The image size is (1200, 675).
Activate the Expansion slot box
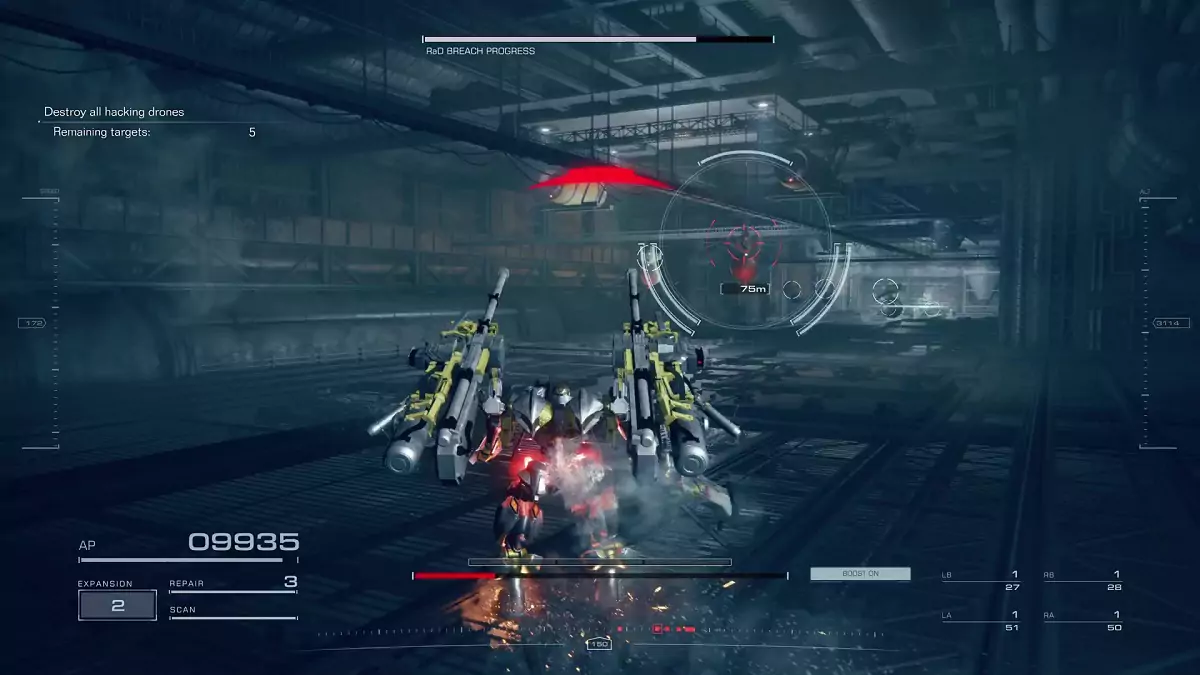point(118,605)
